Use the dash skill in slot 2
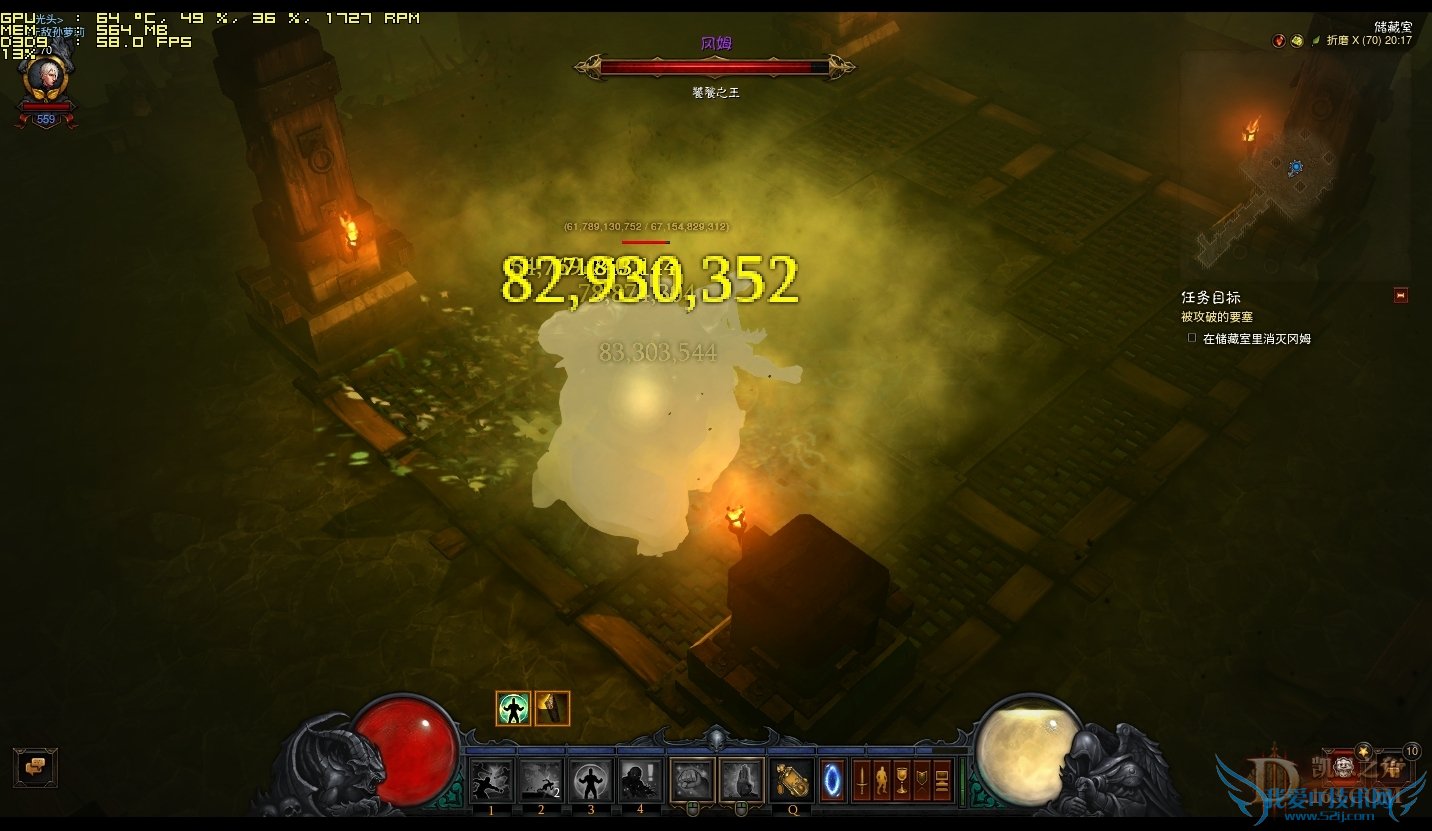This screenshot has width=1432, height=831. click(x=541, y=780)
